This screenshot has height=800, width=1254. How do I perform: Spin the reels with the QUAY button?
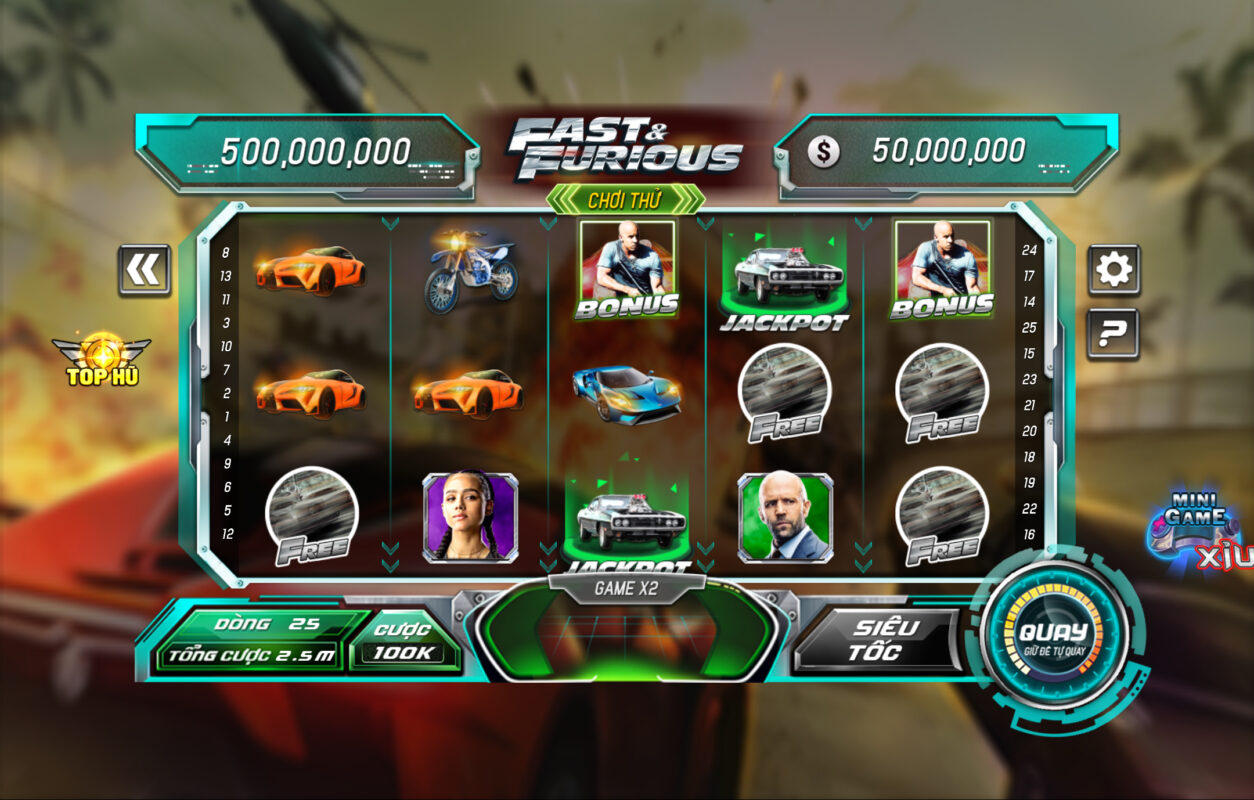1053,635
